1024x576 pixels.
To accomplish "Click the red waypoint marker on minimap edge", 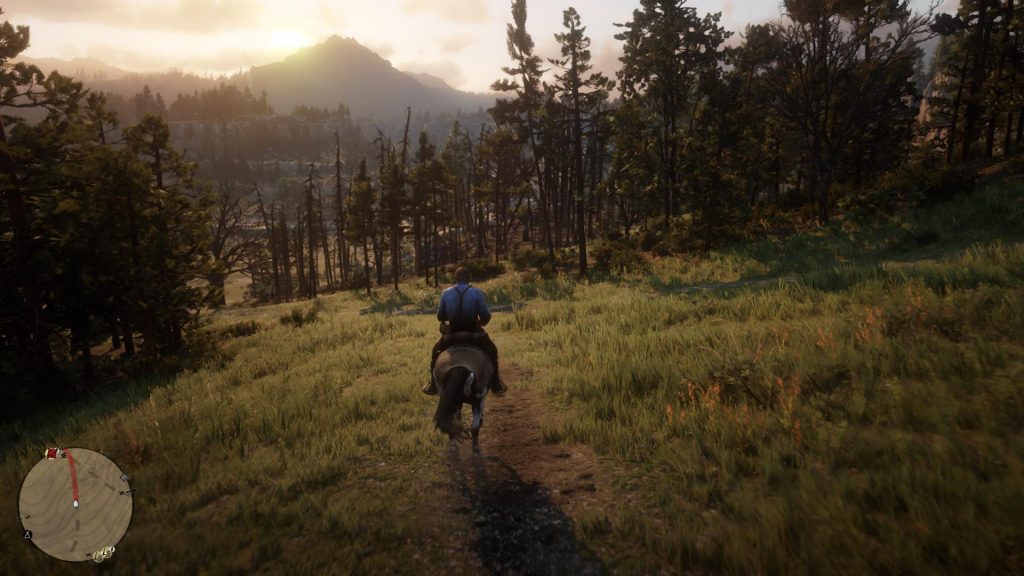I will point(53,454).
